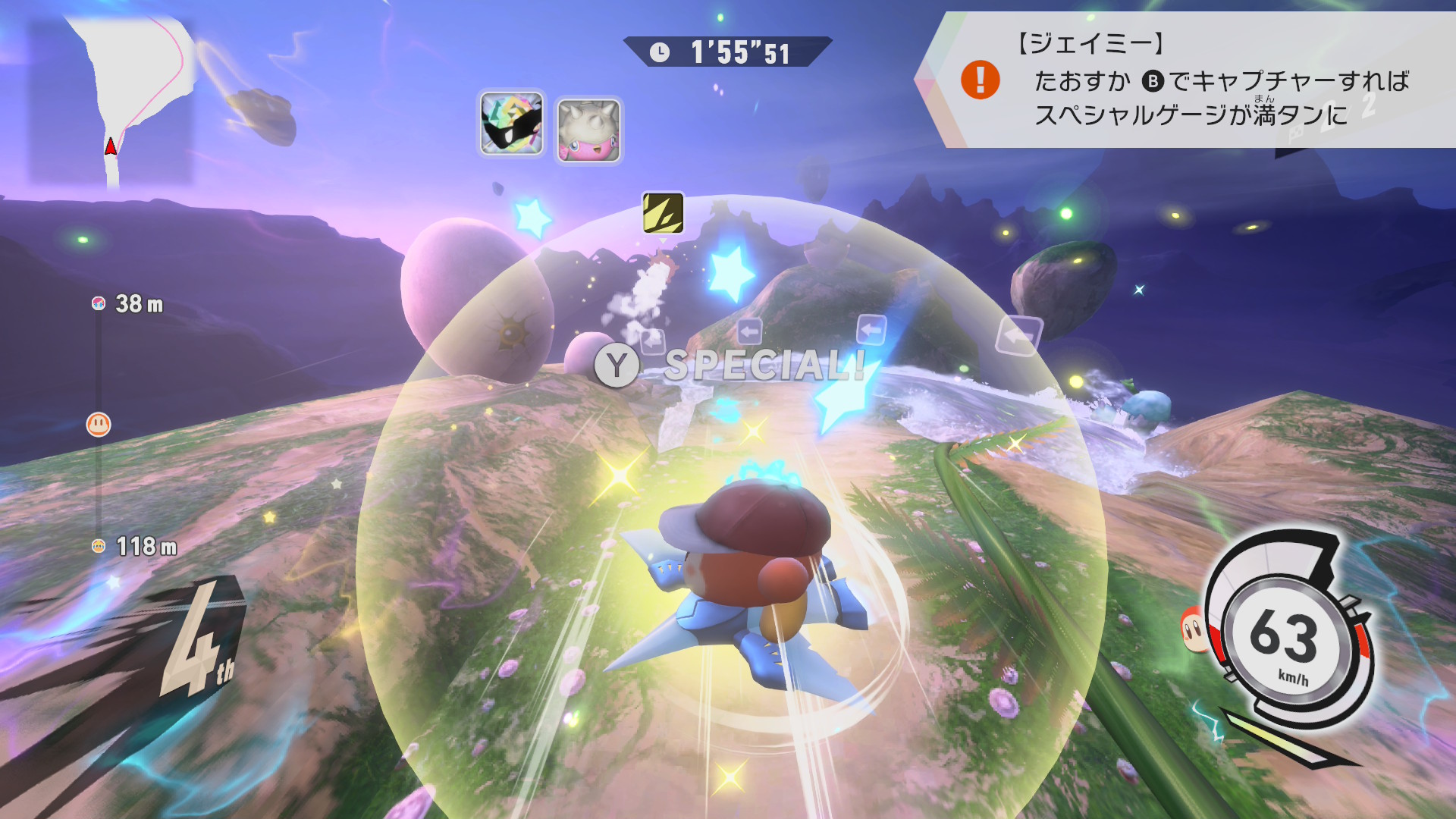Click the Waddle Dee rival icon near the speedometer

click(x=1191, y=629)
